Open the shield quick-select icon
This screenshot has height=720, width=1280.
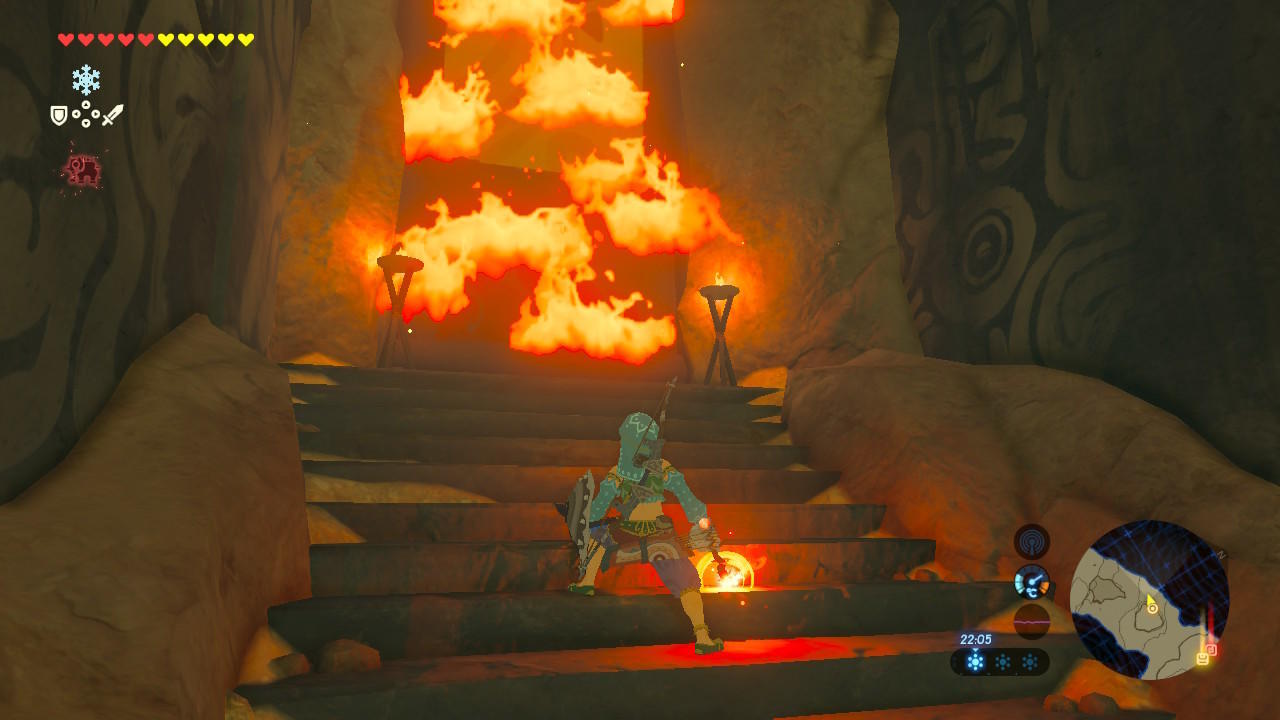click(59, 116)
